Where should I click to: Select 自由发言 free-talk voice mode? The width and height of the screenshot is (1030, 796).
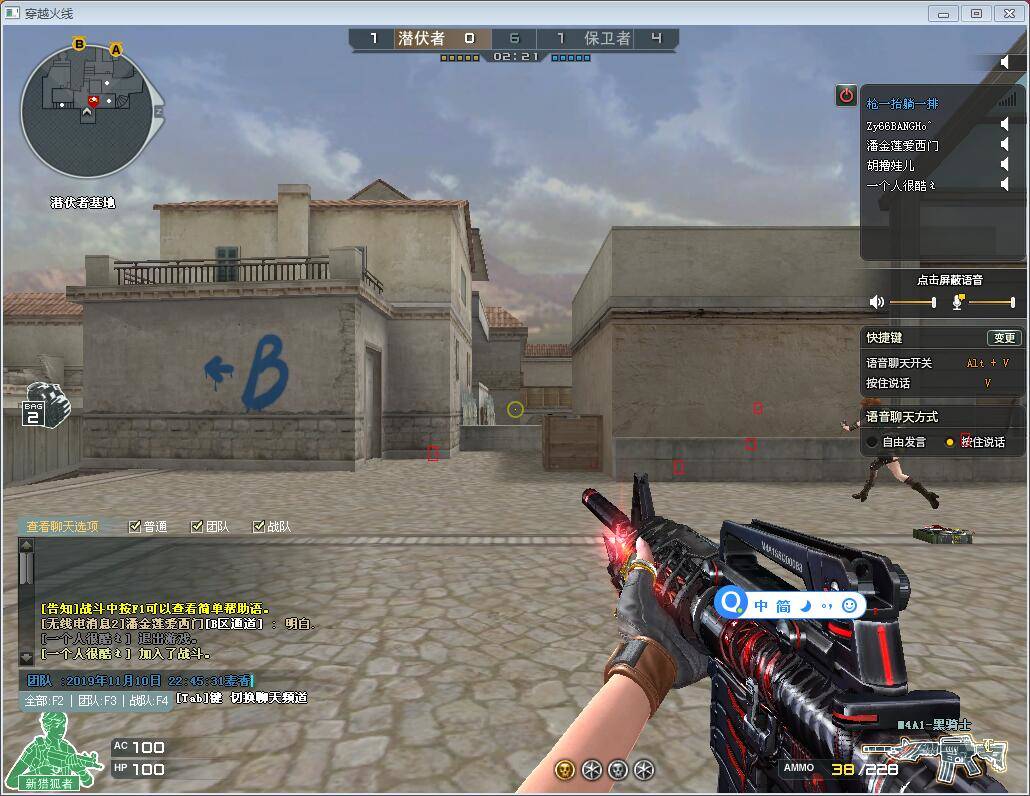[873, 442]
